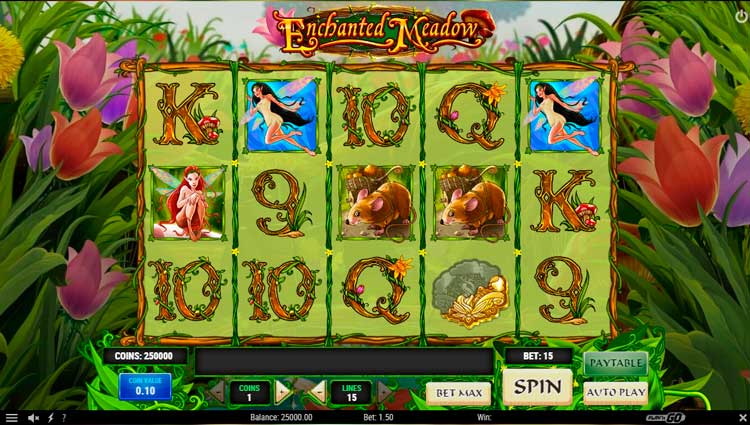The image size is (750, 425).
Task: Open the hamburger menu
Action: point(11,417)
